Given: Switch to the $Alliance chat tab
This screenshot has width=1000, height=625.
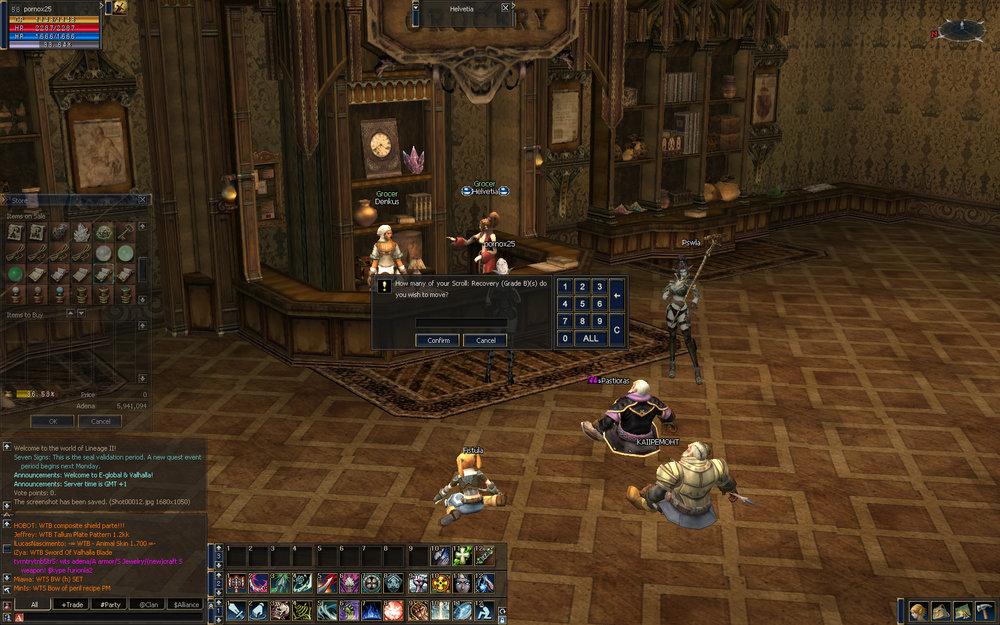Looking at the screenshot, I should point(185,604).
